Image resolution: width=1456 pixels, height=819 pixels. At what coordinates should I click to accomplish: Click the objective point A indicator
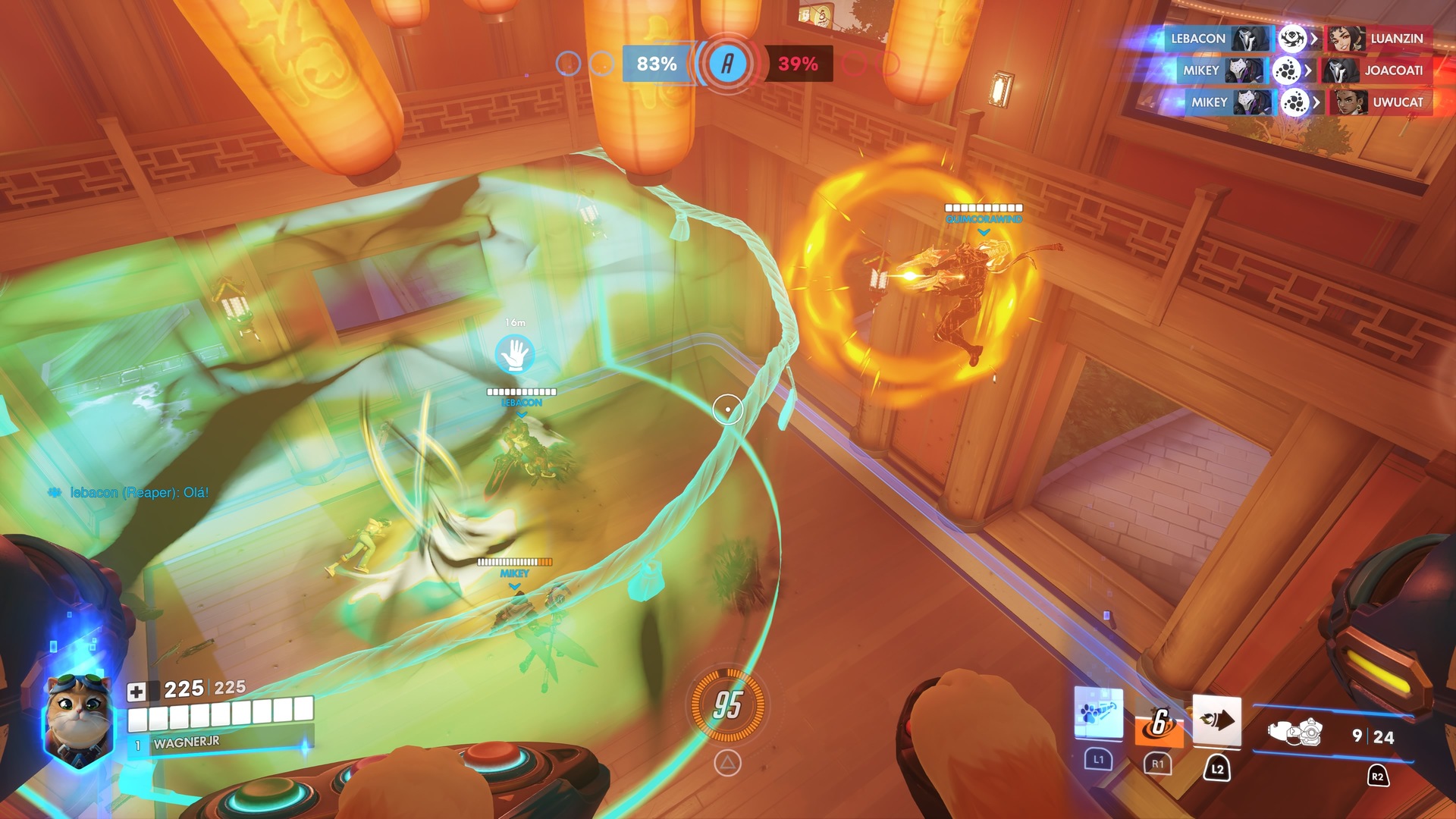pos(727,64)
